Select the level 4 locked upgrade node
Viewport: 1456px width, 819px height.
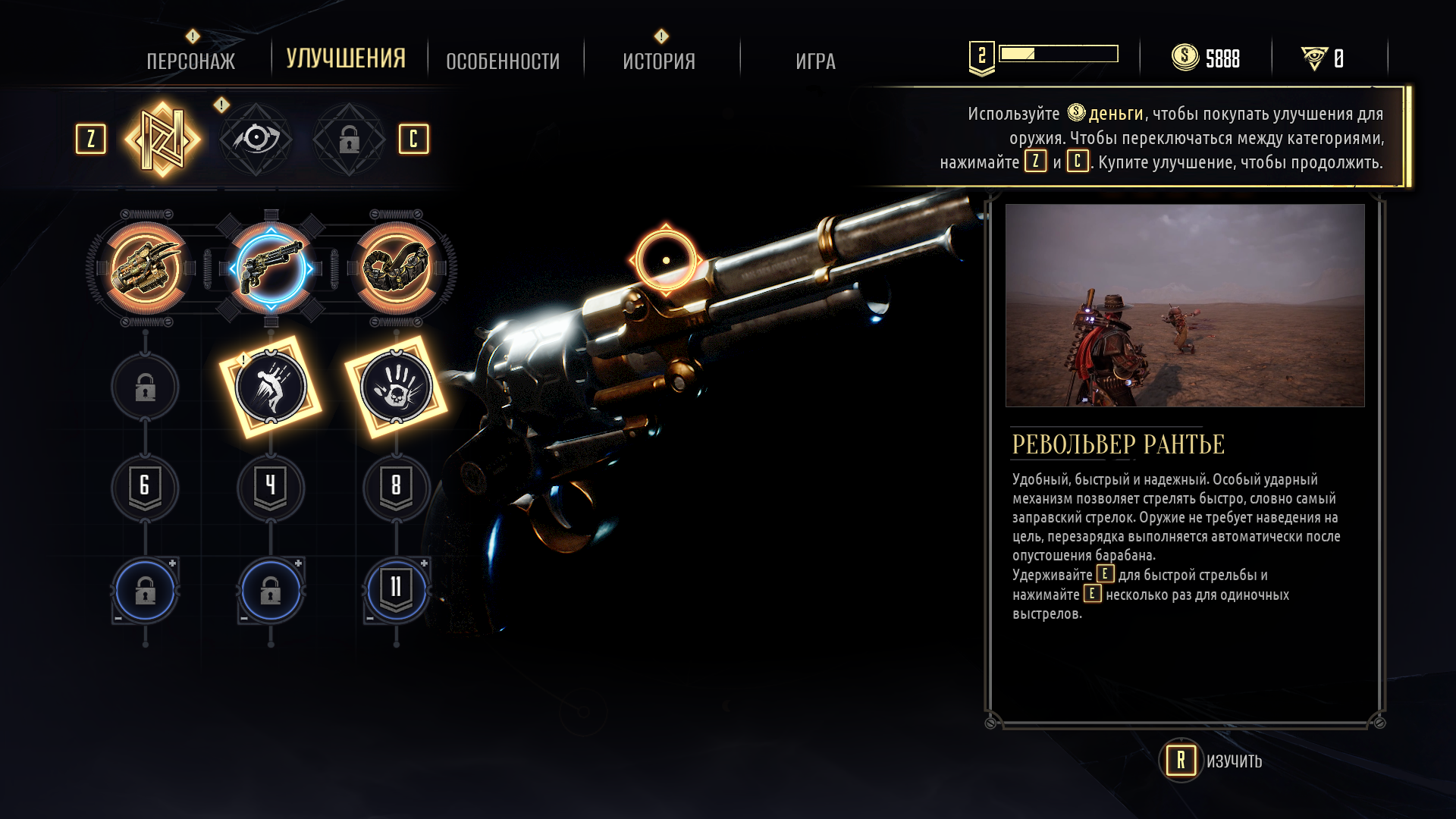pyautogui.click(x=271, y=487)
